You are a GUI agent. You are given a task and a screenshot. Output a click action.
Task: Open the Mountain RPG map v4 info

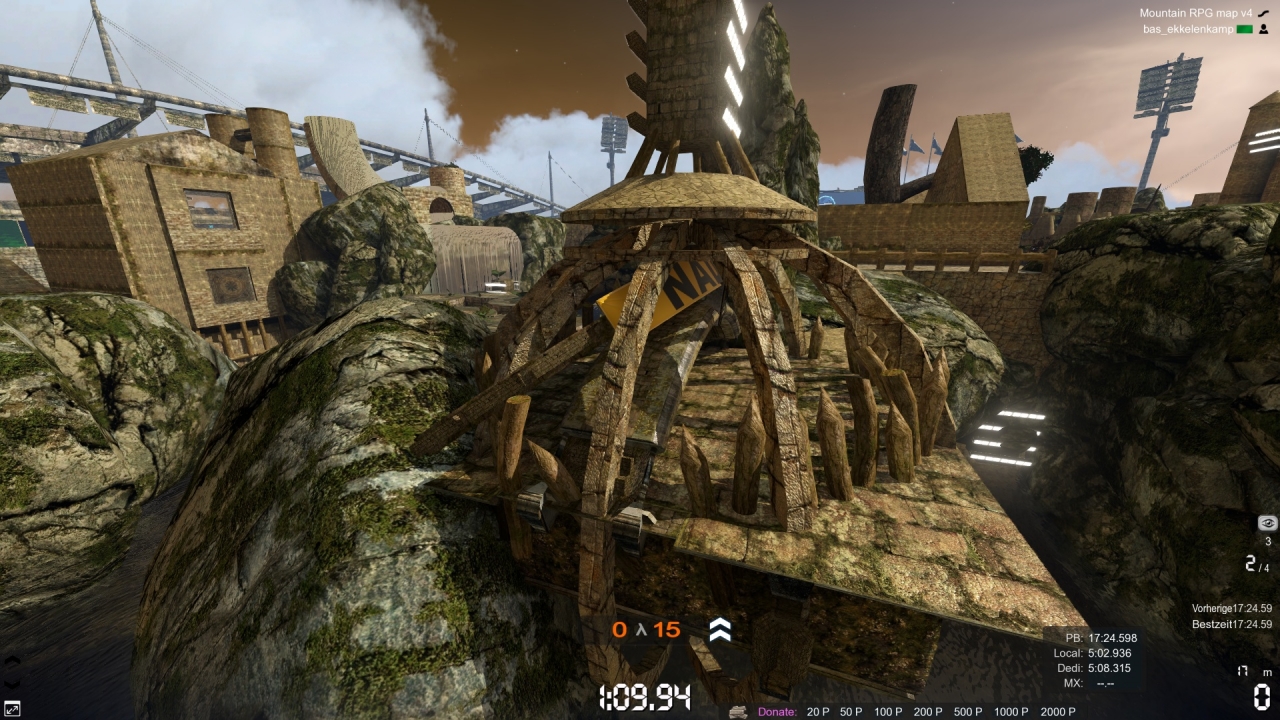pyautogui.click(x=1195, y=13)
